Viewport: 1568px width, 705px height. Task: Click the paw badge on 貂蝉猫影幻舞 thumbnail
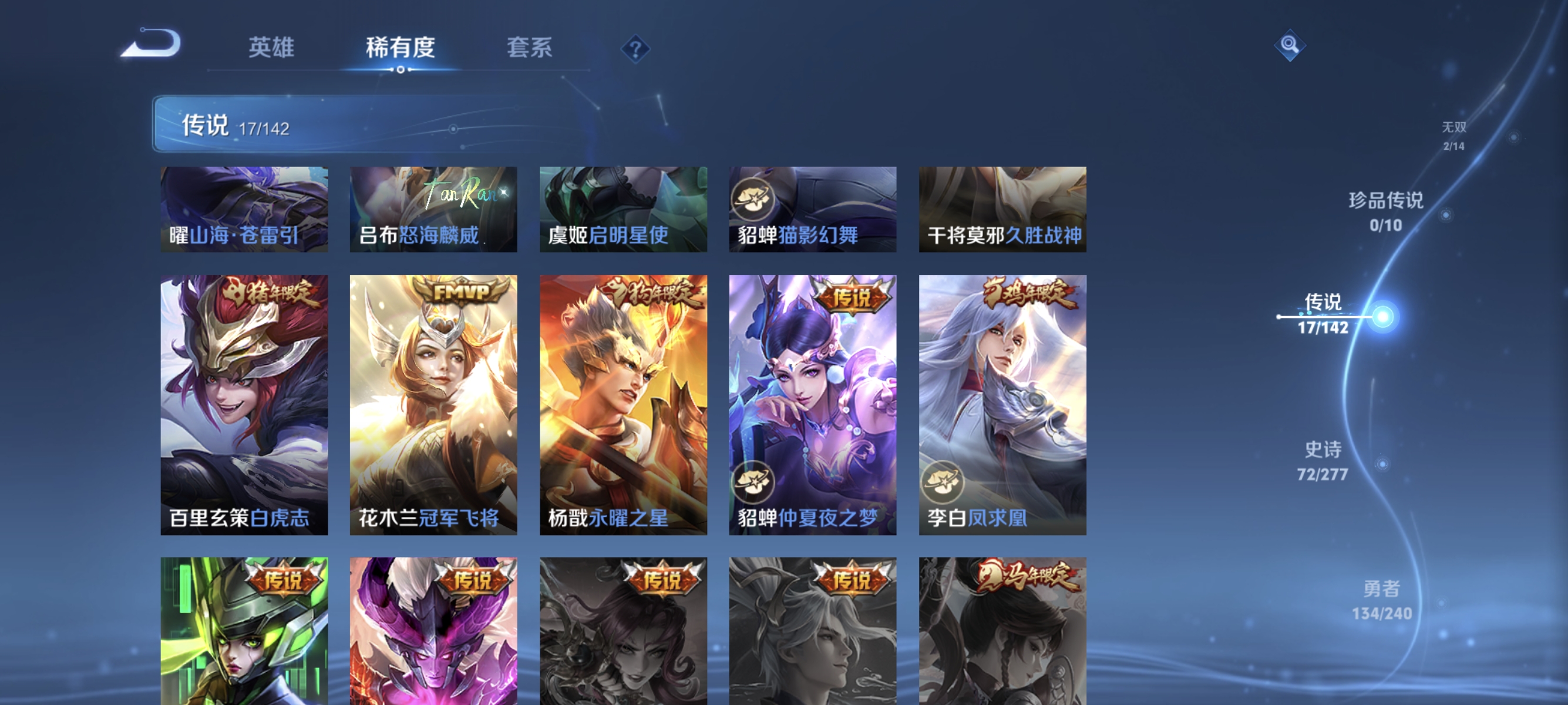754,197
